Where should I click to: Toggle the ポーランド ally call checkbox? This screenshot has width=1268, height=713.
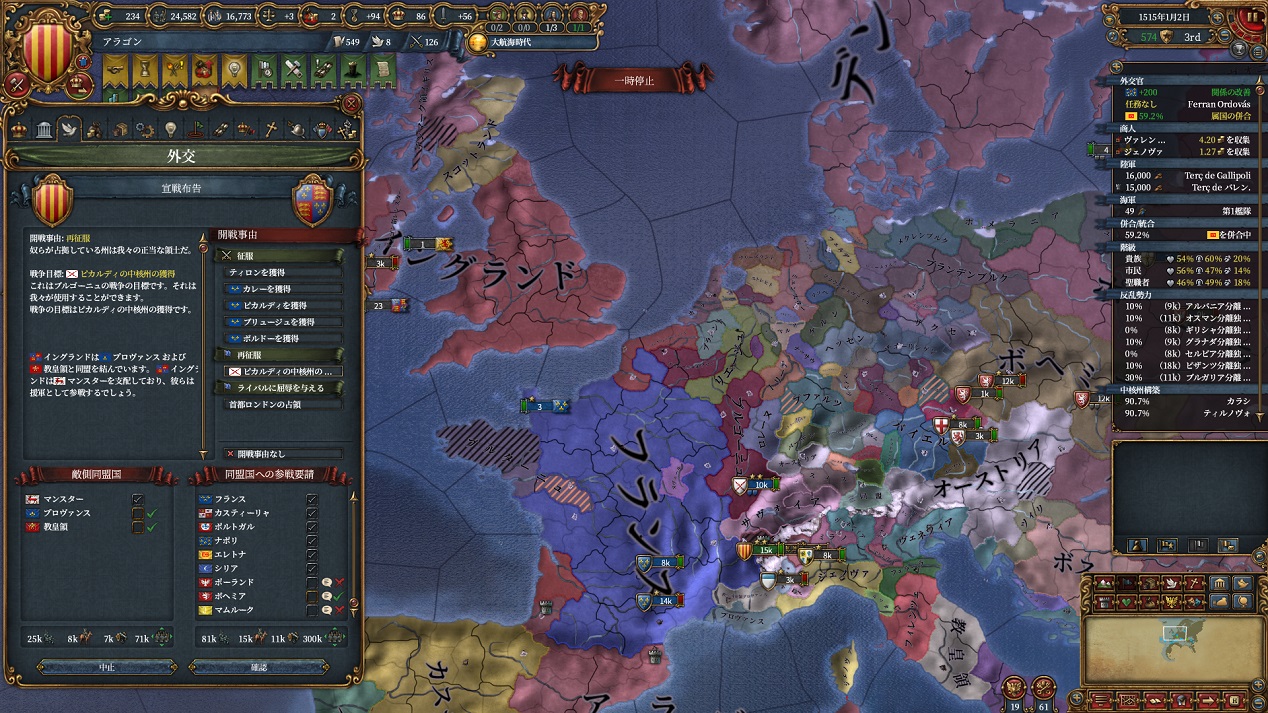313,582
